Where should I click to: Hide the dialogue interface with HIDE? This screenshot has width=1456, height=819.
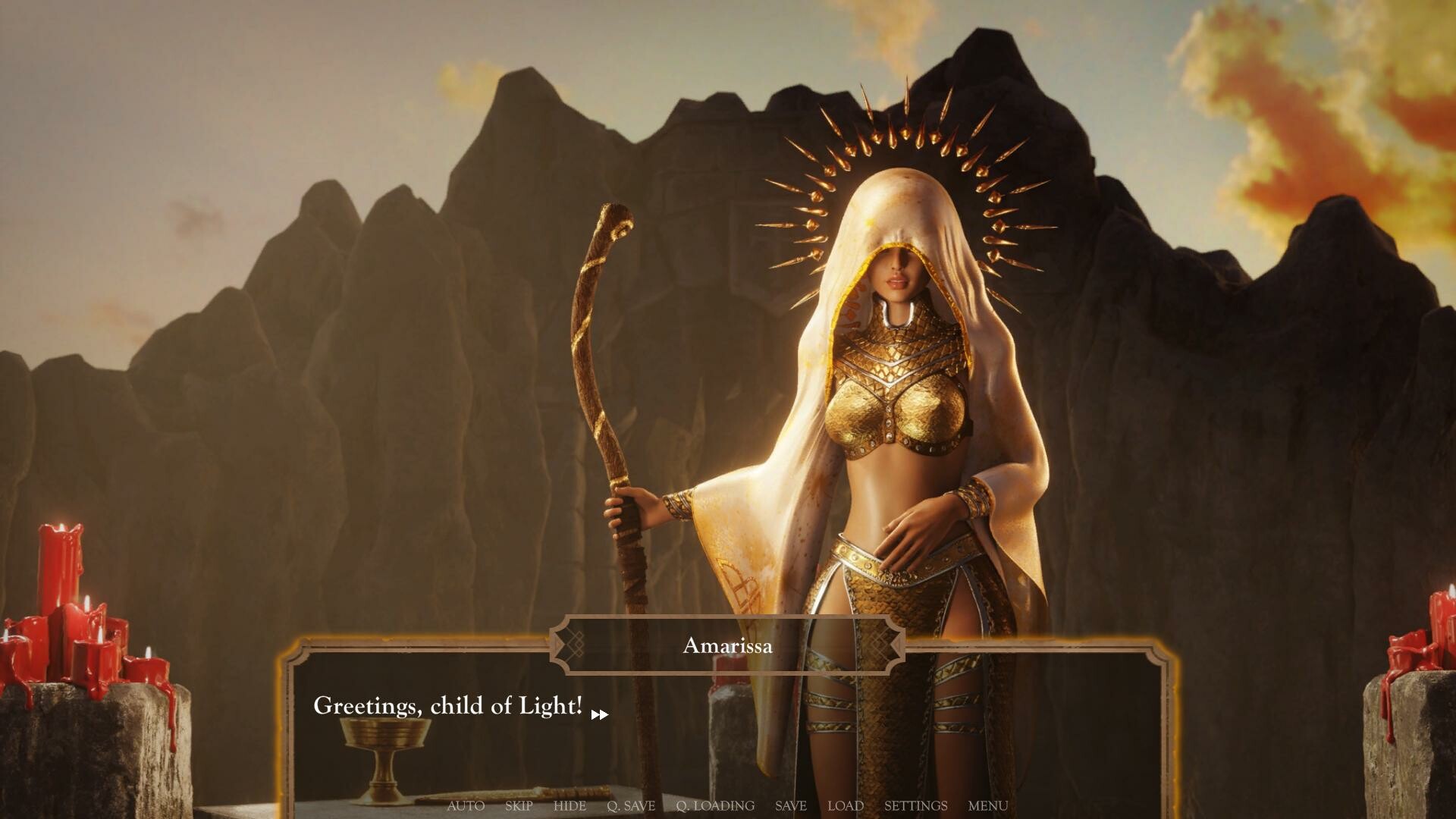[570, 806]
